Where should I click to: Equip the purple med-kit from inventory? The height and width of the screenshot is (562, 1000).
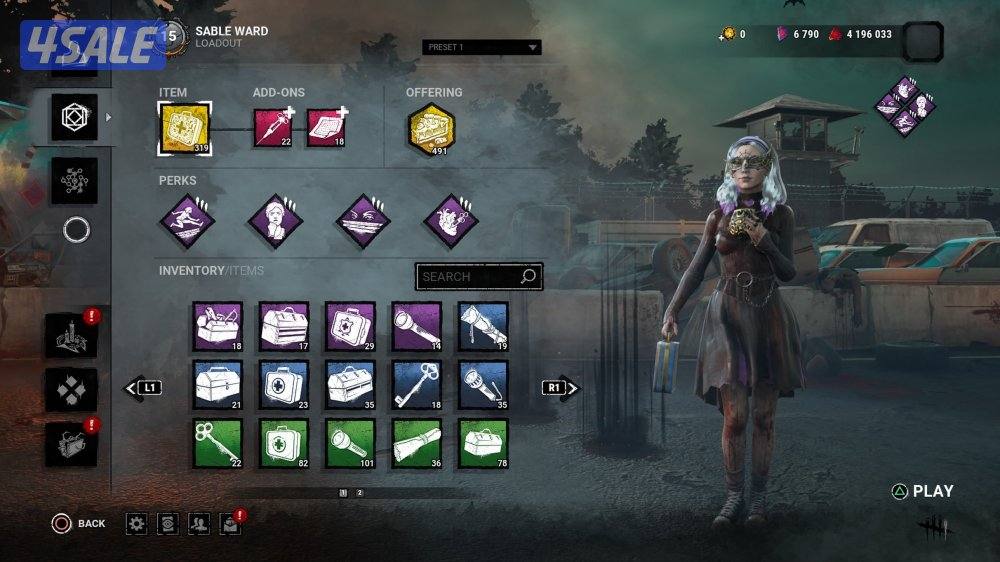(x=350, y=327)
